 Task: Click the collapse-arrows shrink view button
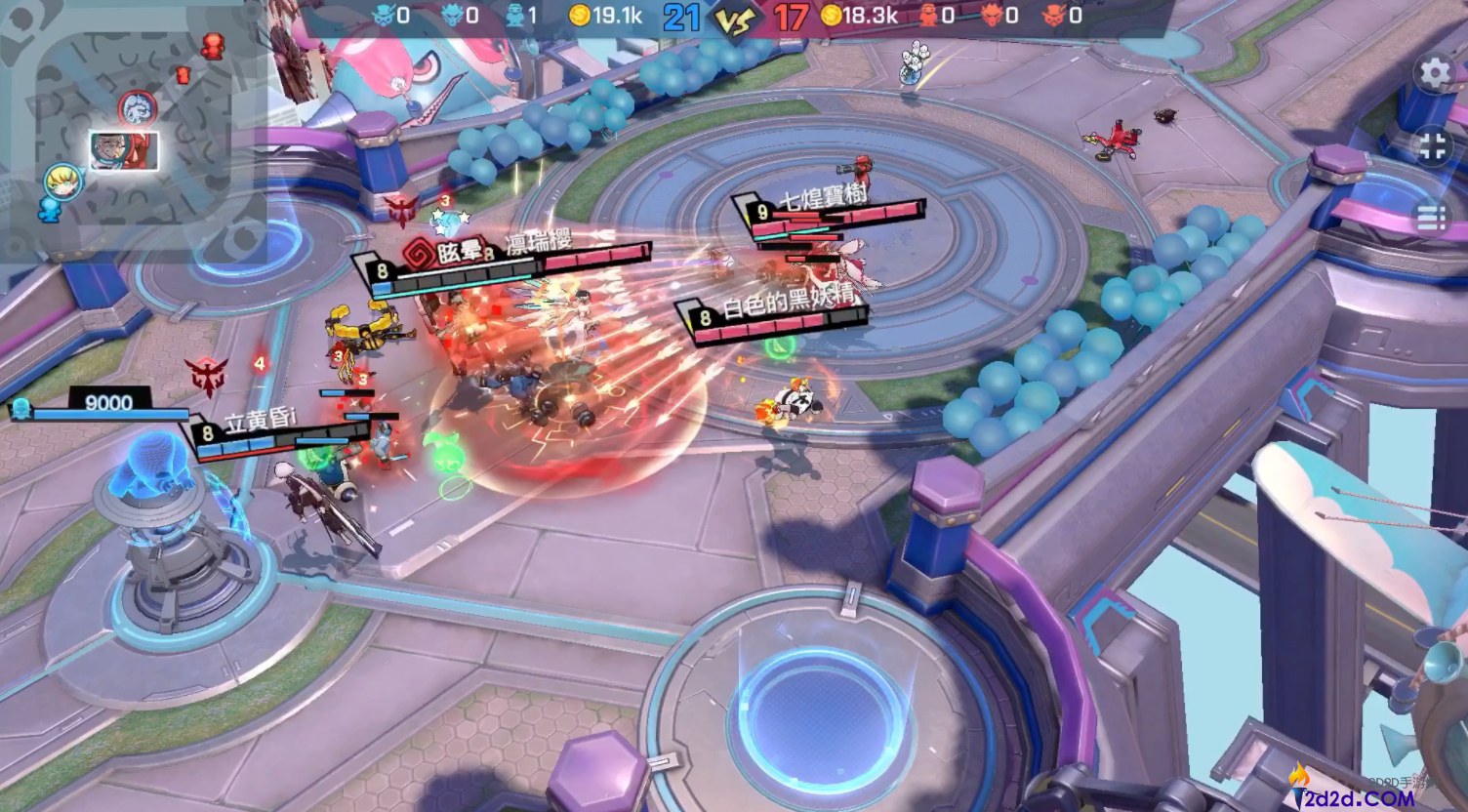pyautogui.click(x=1433, y=147)
